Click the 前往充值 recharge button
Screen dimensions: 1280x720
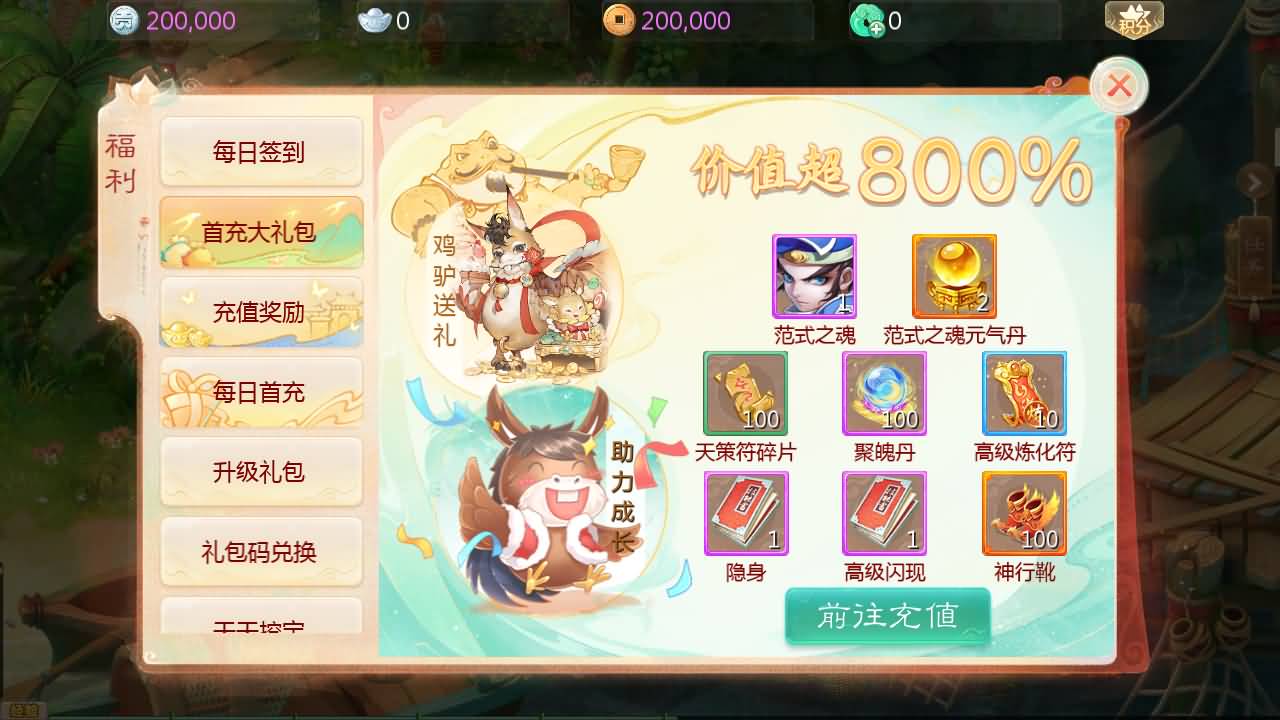[x=887, y=617]
